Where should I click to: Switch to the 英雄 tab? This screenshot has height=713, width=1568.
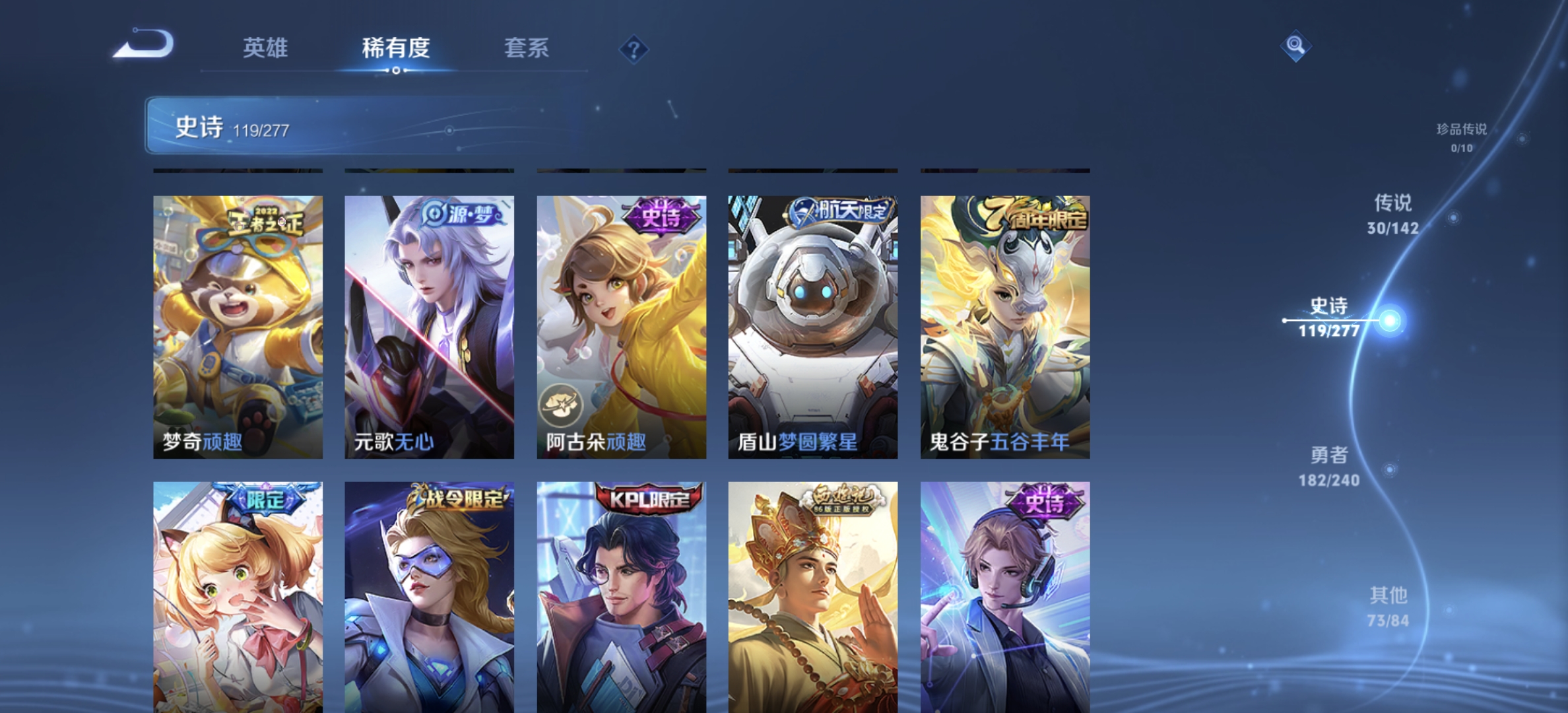[x=267, y=48]
